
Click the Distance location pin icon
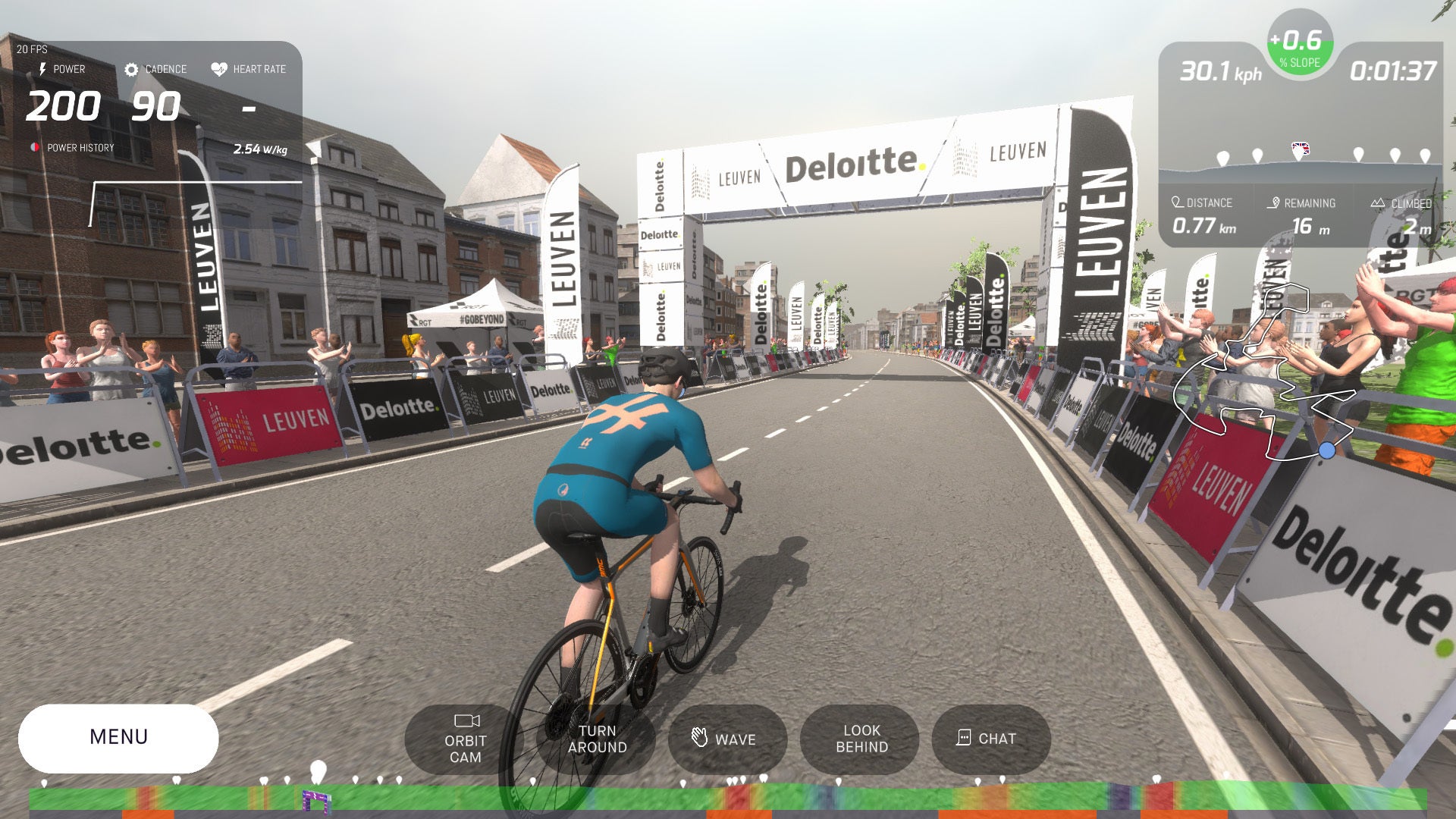[1177, 202]
